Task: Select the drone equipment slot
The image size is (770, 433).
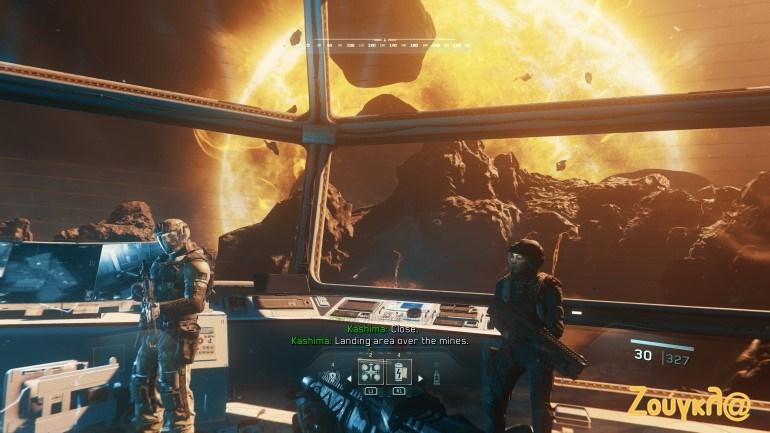Action: coord(369,373)
